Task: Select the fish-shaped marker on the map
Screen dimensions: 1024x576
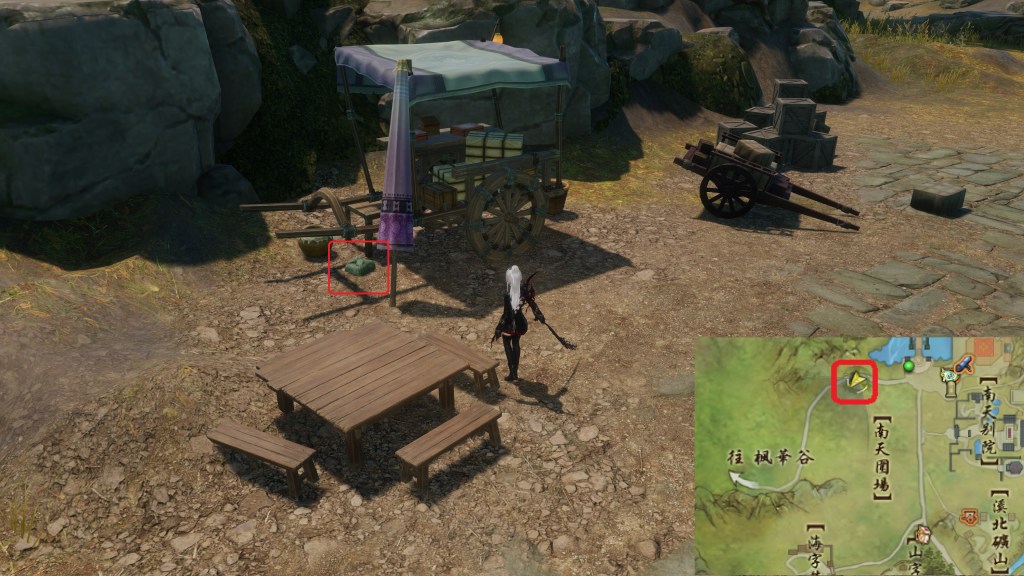Action: (949, 376)
